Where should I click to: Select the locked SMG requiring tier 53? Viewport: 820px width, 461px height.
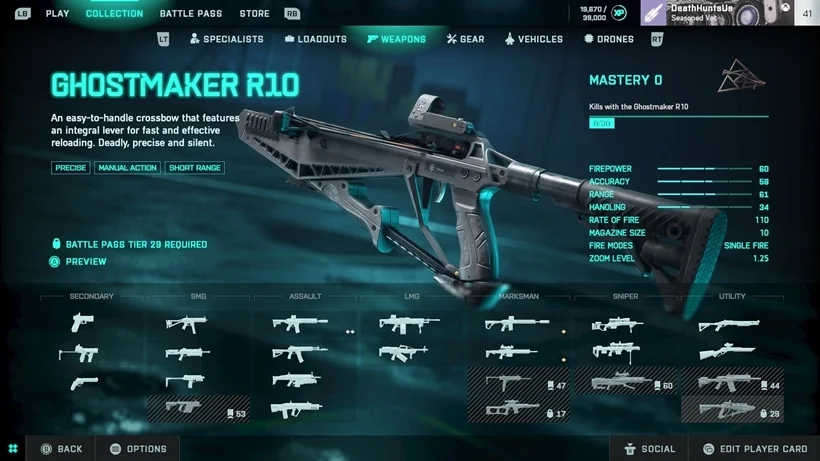(198, 408)
